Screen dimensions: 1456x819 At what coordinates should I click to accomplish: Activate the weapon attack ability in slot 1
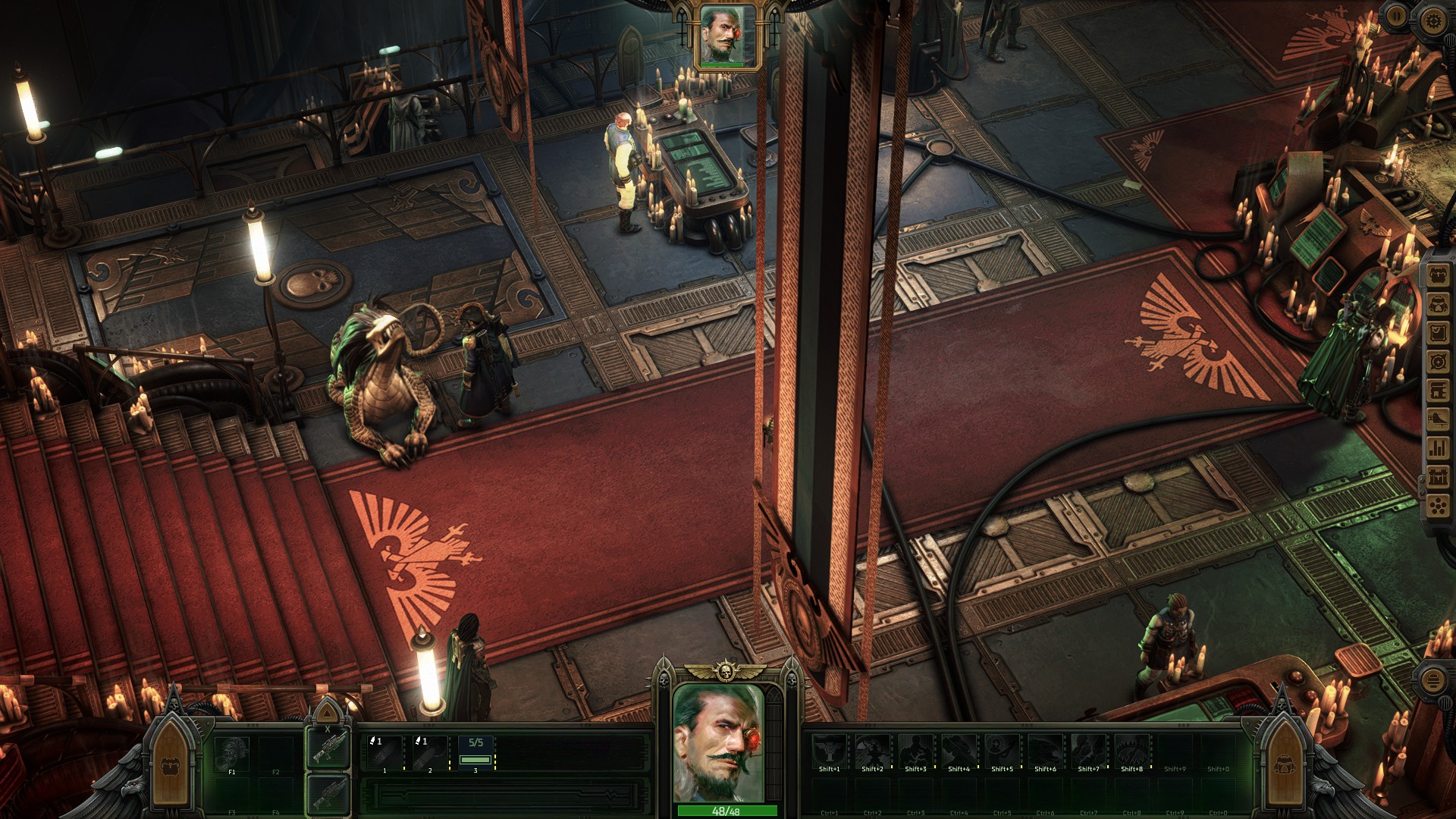click(x=384, y=753)
